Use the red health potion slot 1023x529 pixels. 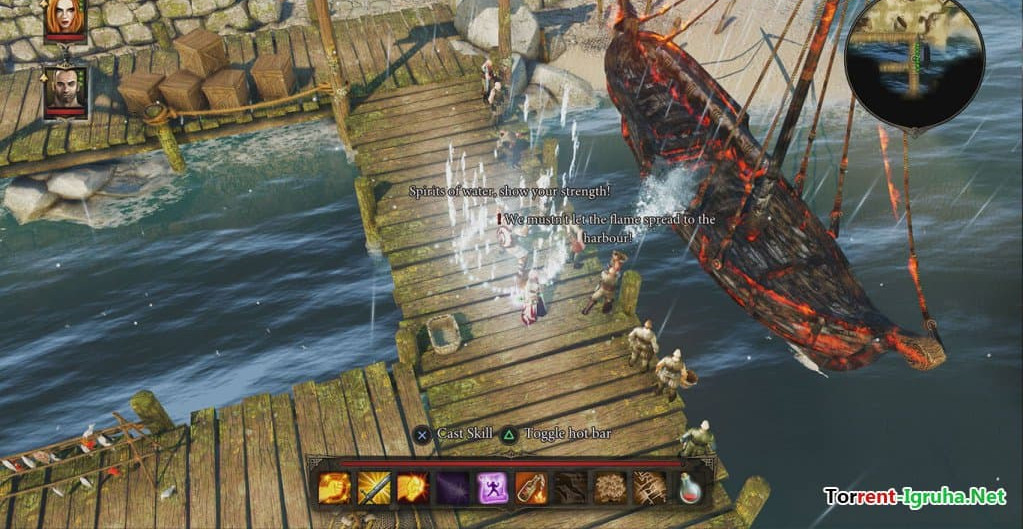pyautogui.click(x=689, y=487)
